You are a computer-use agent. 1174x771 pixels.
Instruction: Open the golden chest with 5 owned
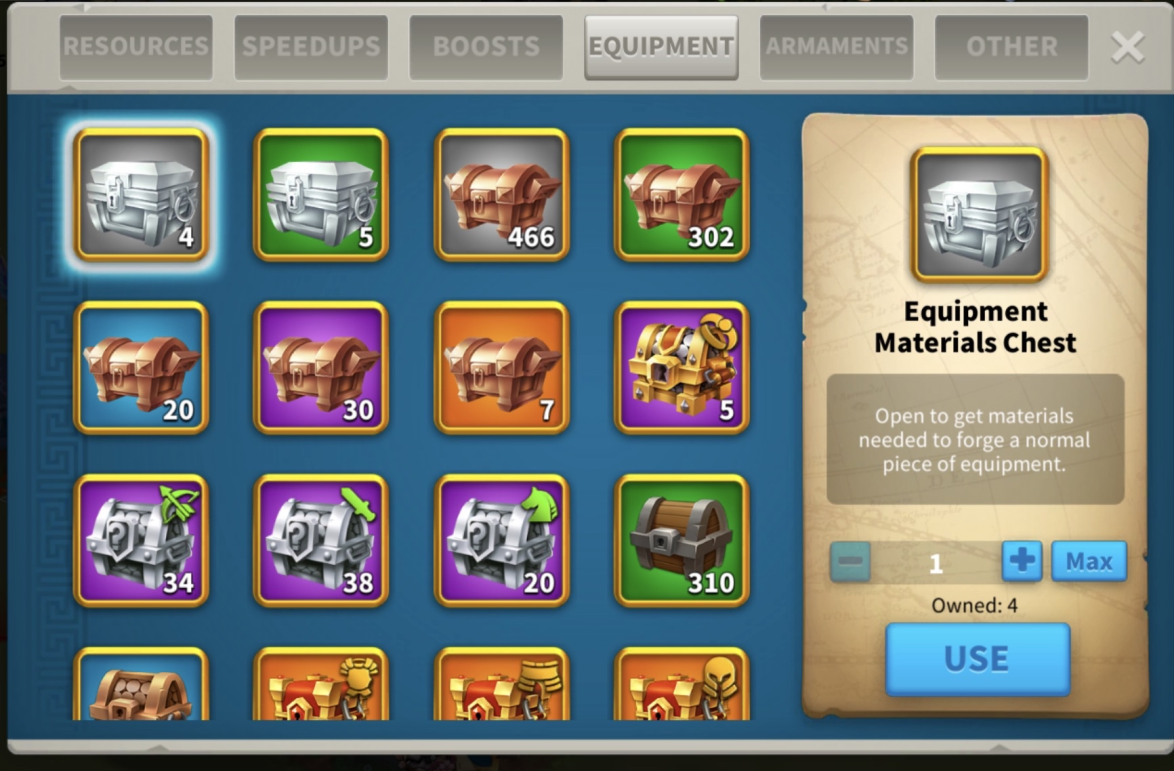click(x=682, y=368)
